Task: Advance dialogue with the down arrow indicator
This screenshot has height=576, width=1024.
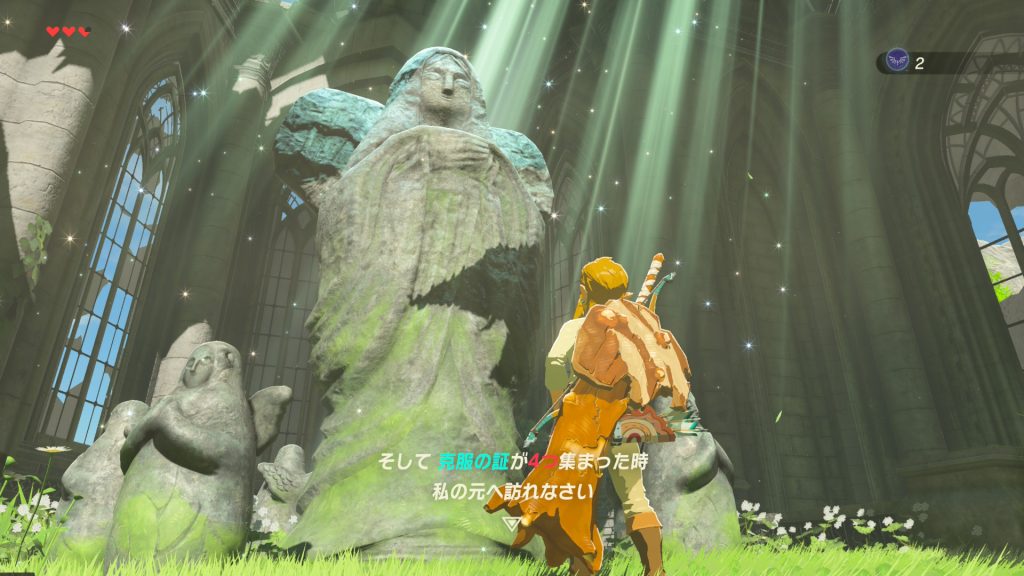Action: 511,522
